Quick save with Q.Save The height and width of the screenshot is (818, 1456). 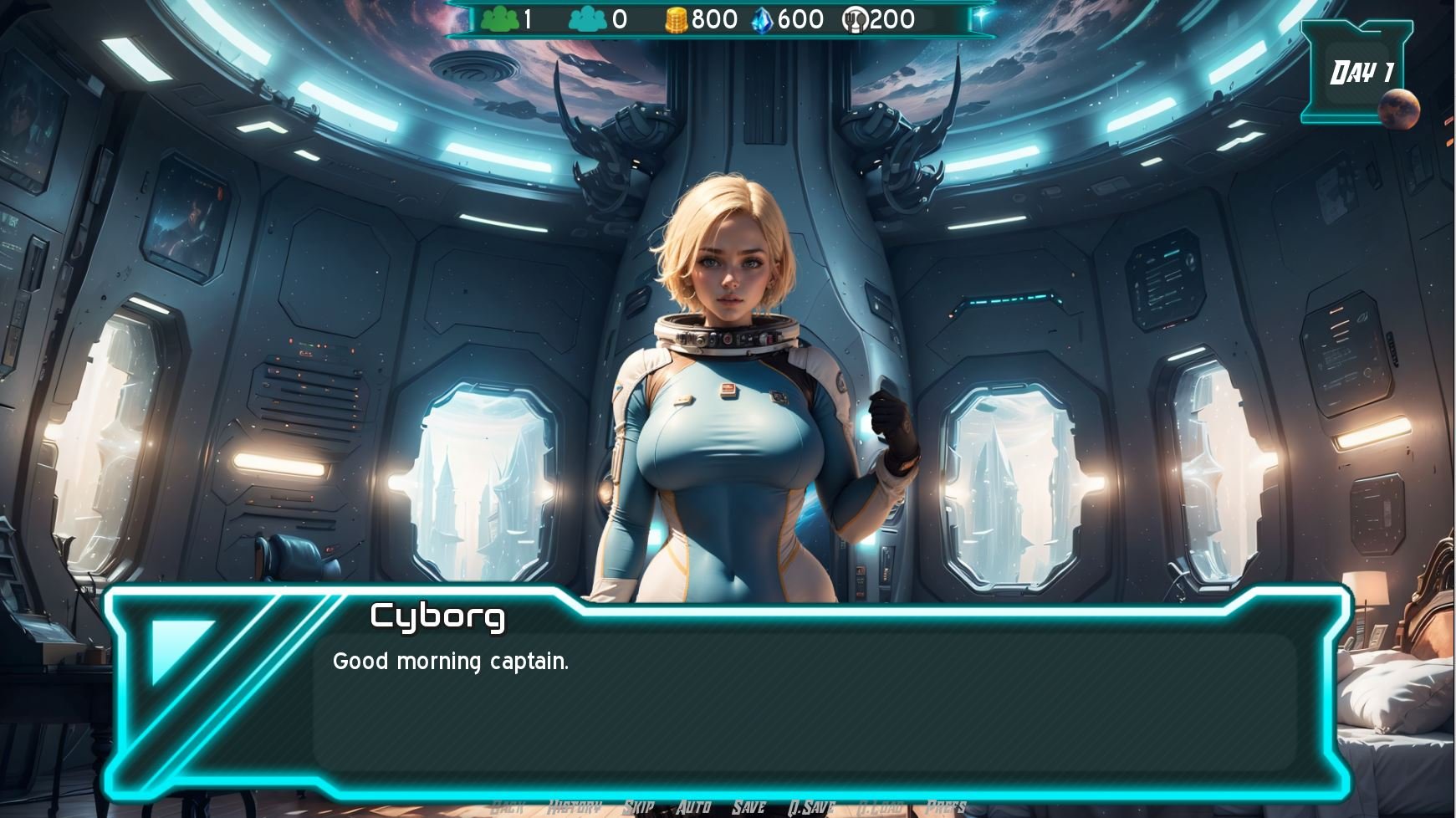[811, 806]
